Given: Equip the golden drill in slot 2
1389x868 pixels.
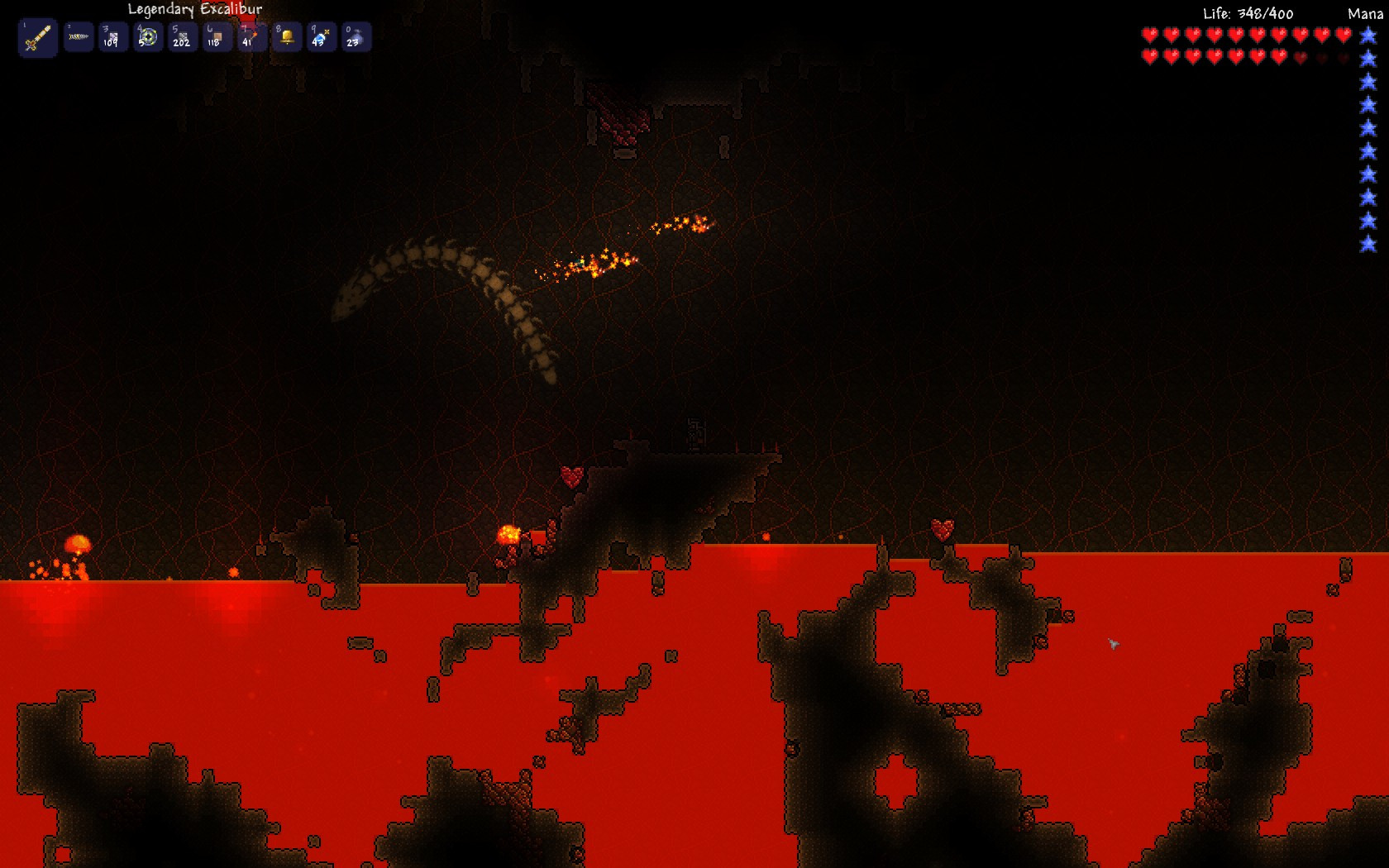Looking at the screenshot, I should pos(79,37).
